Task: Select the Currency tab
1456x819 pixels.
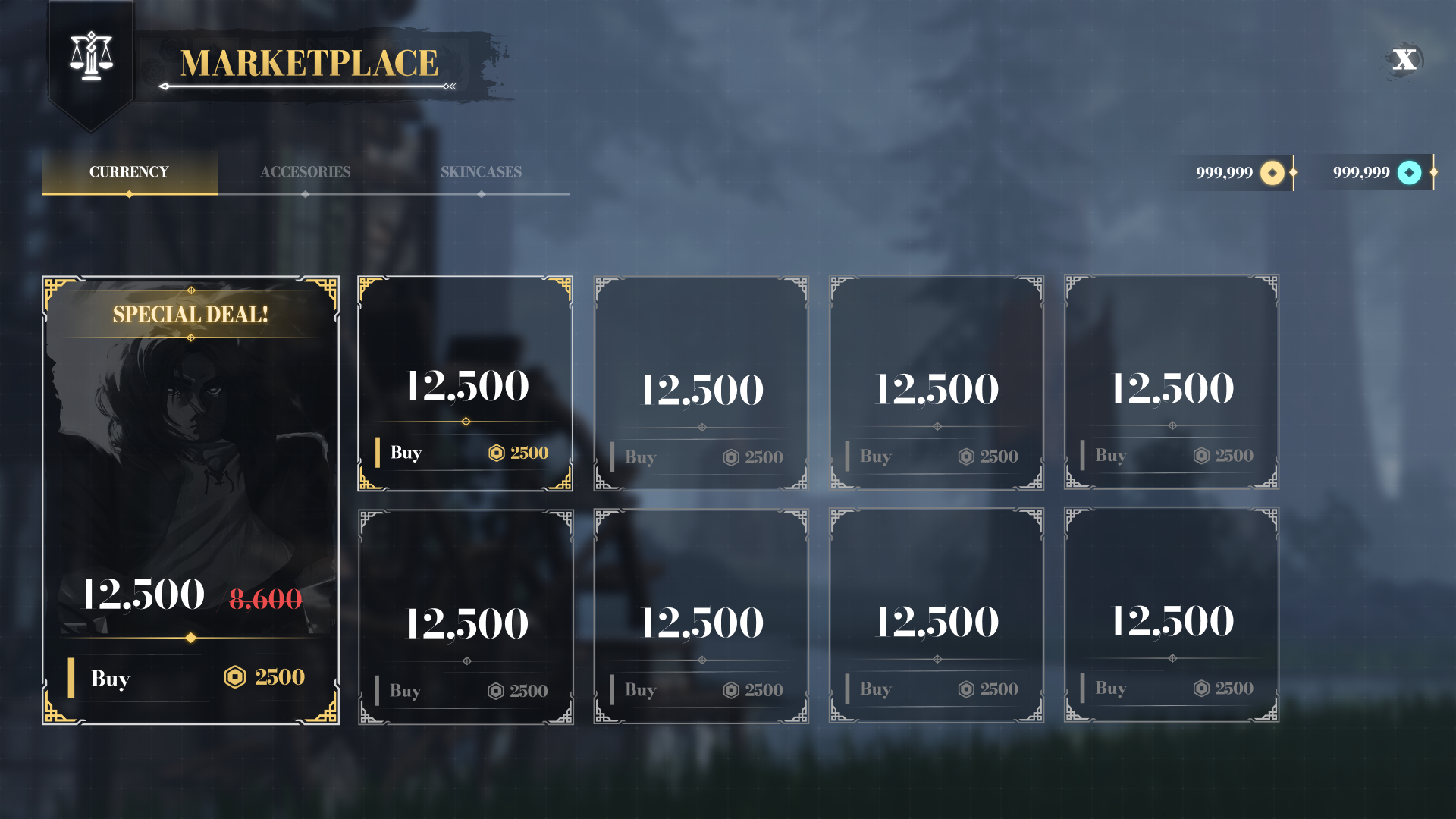Action: click(x=129, y=172)
